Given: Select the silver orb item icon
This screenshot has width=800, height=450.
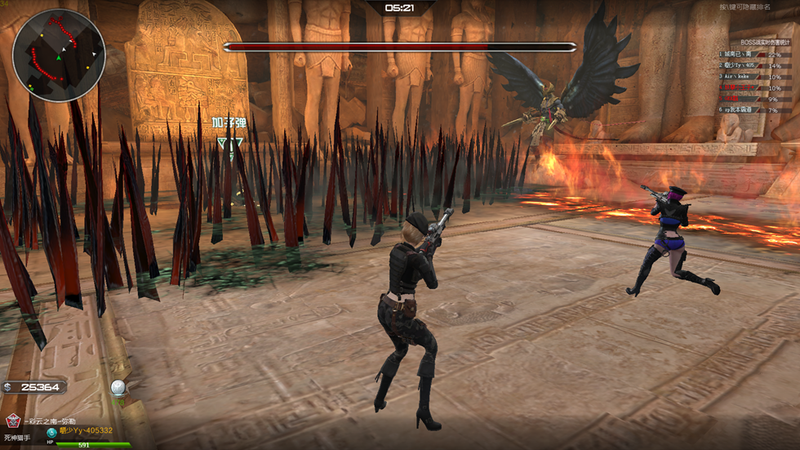Looking at the screenshot, I should click(119, 387).
